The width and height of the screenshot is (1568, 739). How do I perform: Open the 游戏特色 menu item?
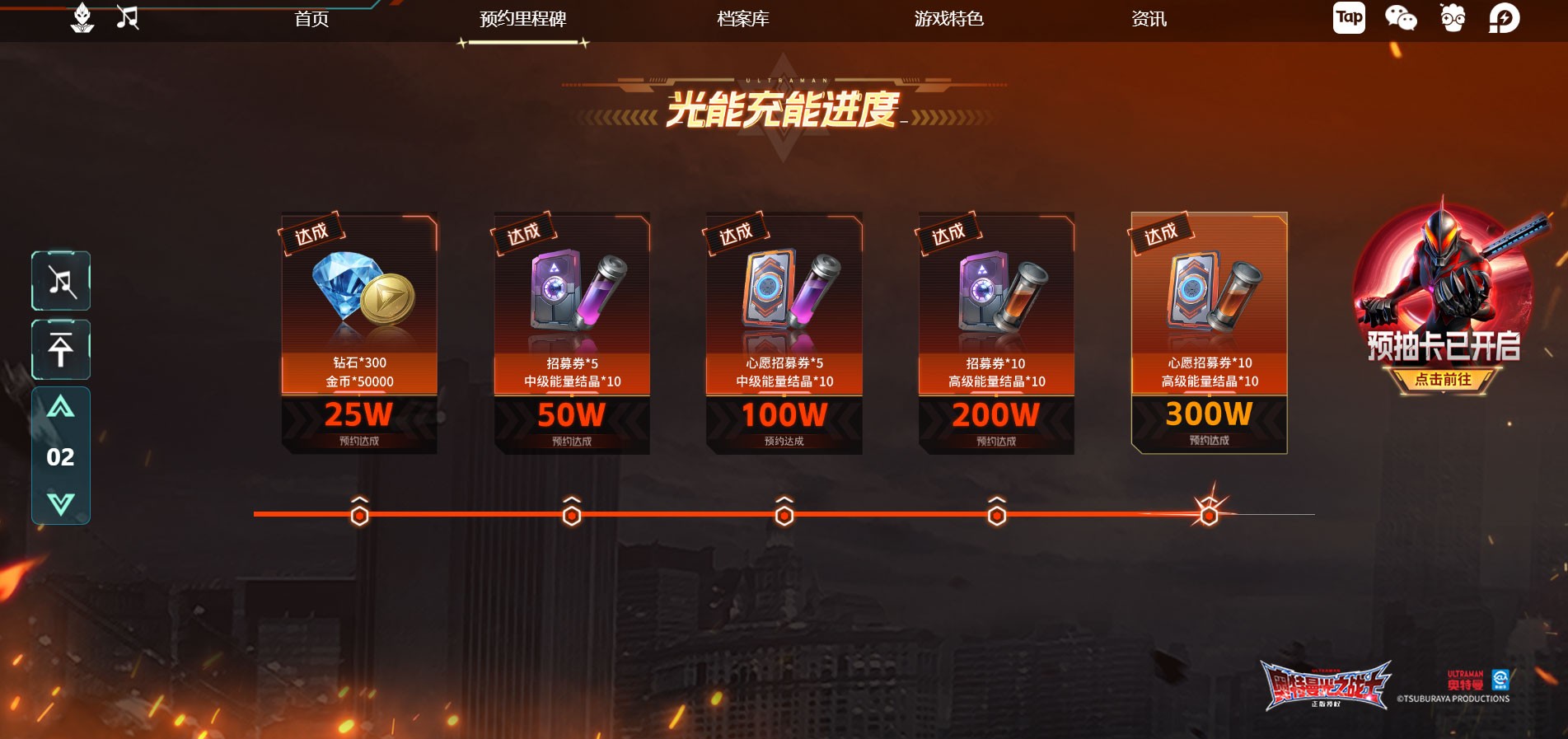click(x=949, y=18)
